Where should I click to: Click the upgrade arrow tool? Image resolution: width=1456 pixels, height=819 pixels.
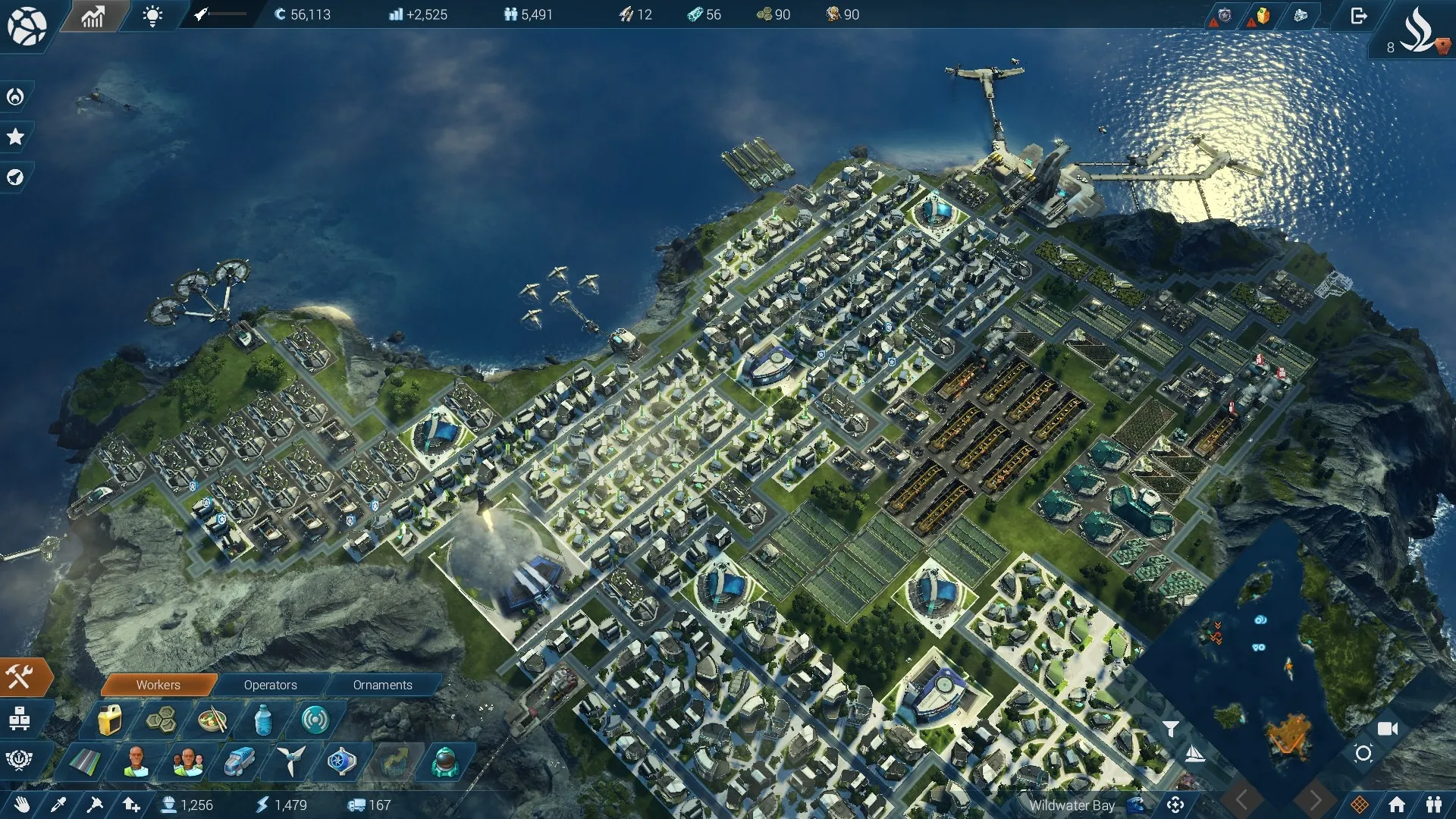pos(131,805)
